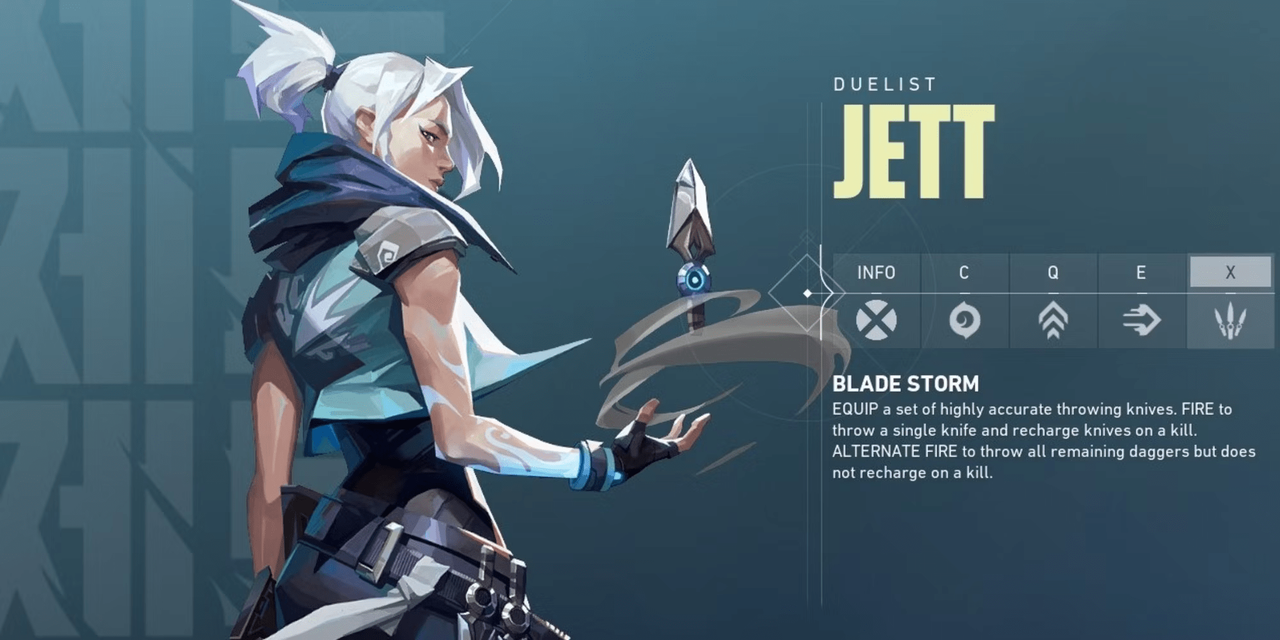This screenshot has height=640, width=1280.
Task: Select the C ability tab
Action: coord(964,272)
